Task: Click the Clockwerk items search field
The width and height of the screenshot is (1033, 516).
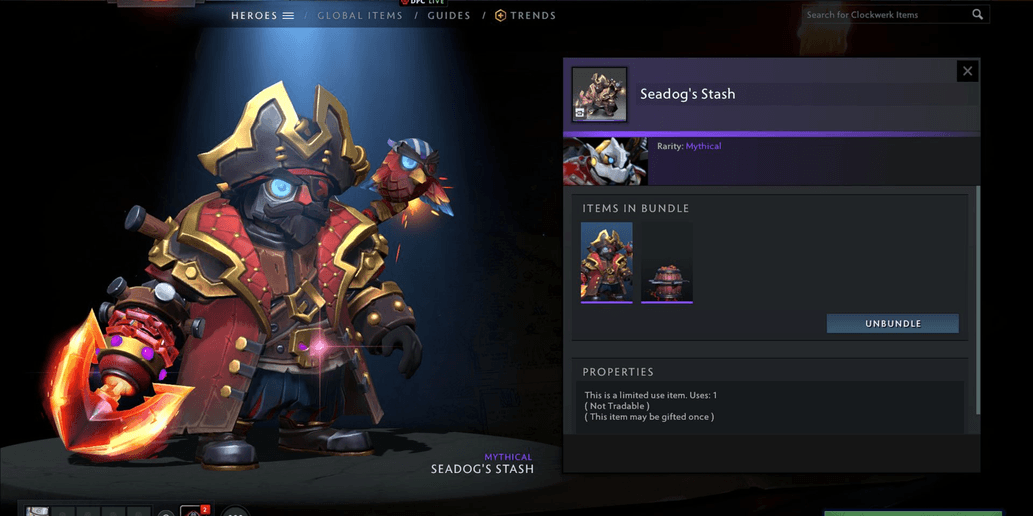Action: (885, 15)
